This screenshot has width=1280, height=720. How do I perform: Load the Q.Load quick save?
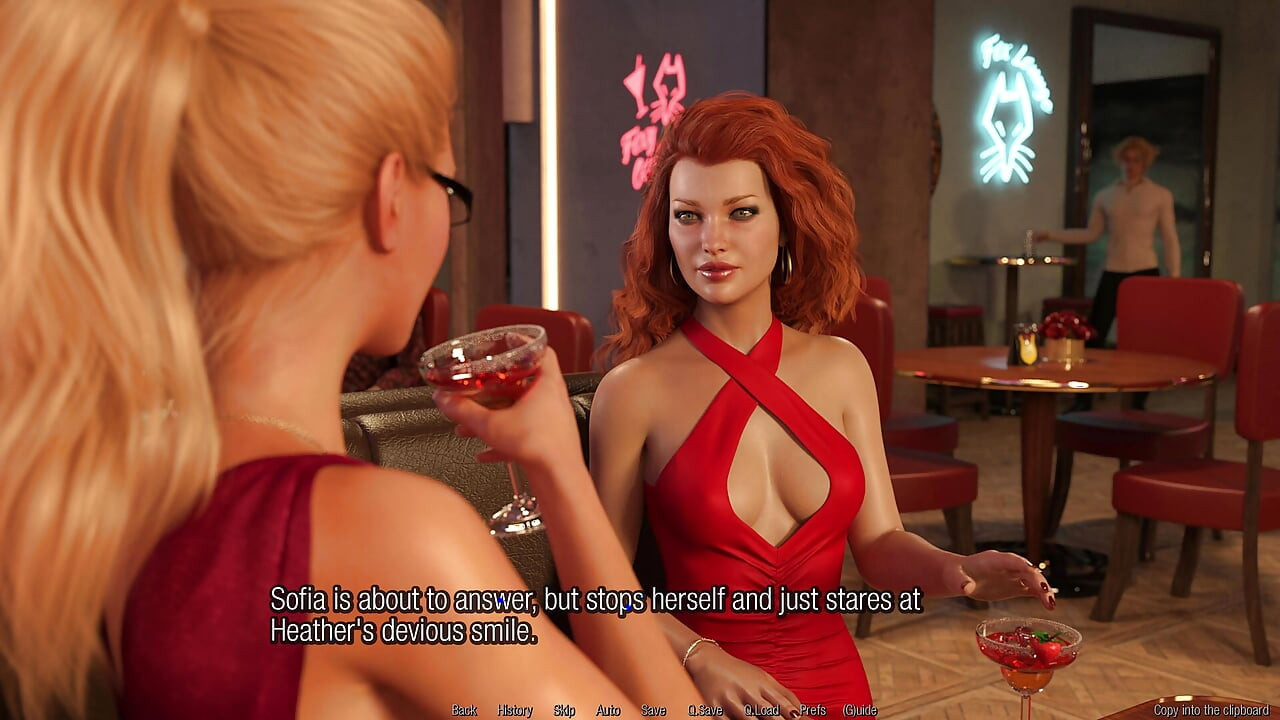pos(760,709)
